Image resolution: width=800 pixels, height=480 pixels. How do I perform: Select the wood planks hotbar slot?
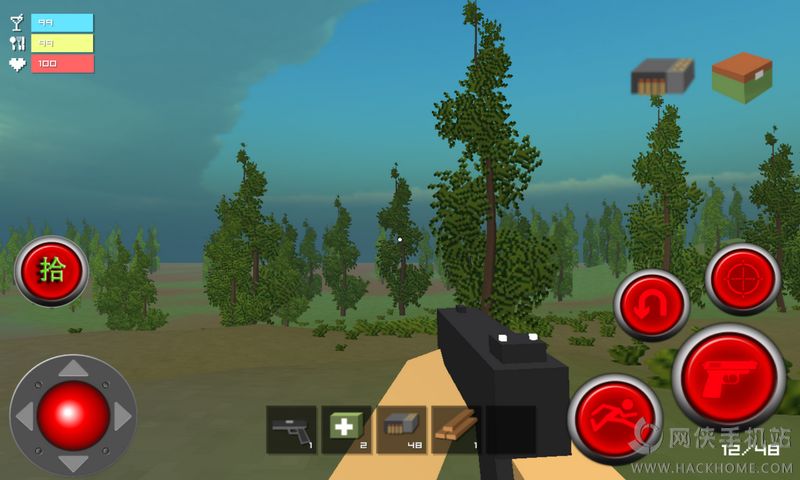click(x=456, y=430)
